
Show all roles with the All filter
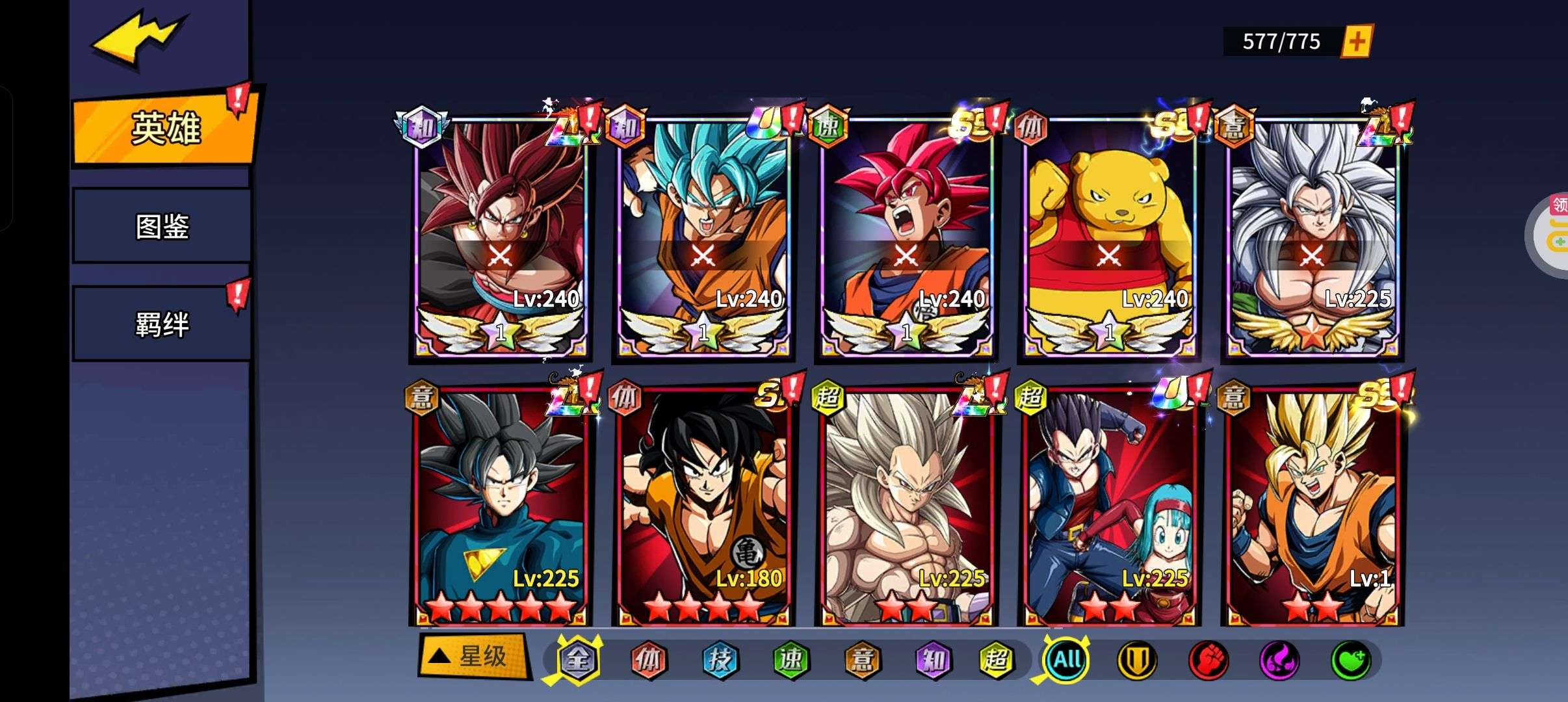point(1067,660)
